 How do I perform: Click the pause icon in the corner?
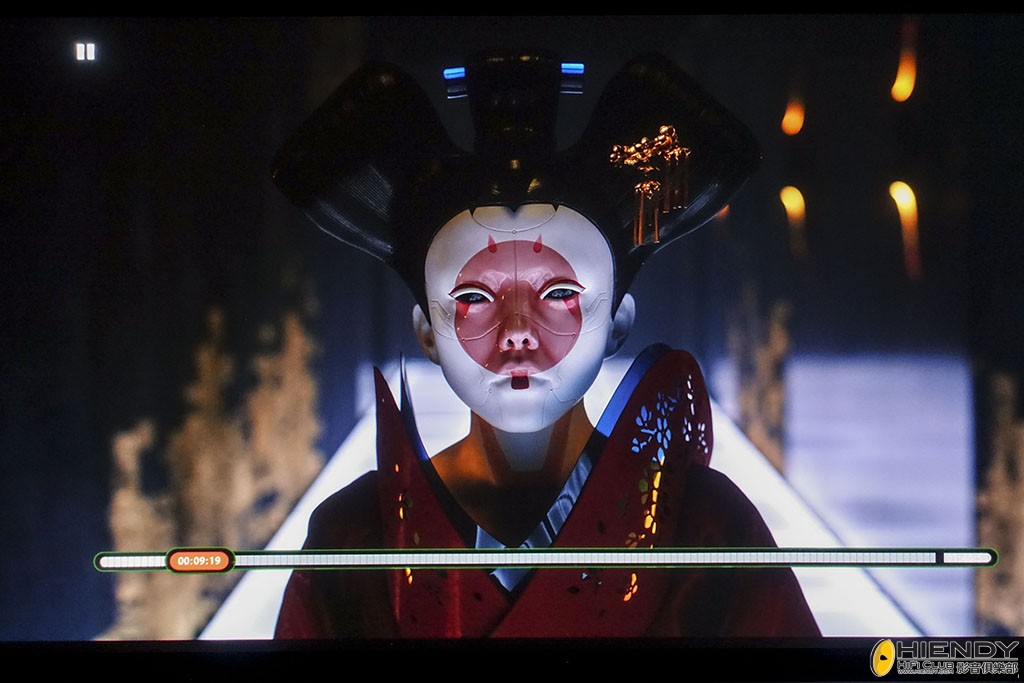[85, 51]
